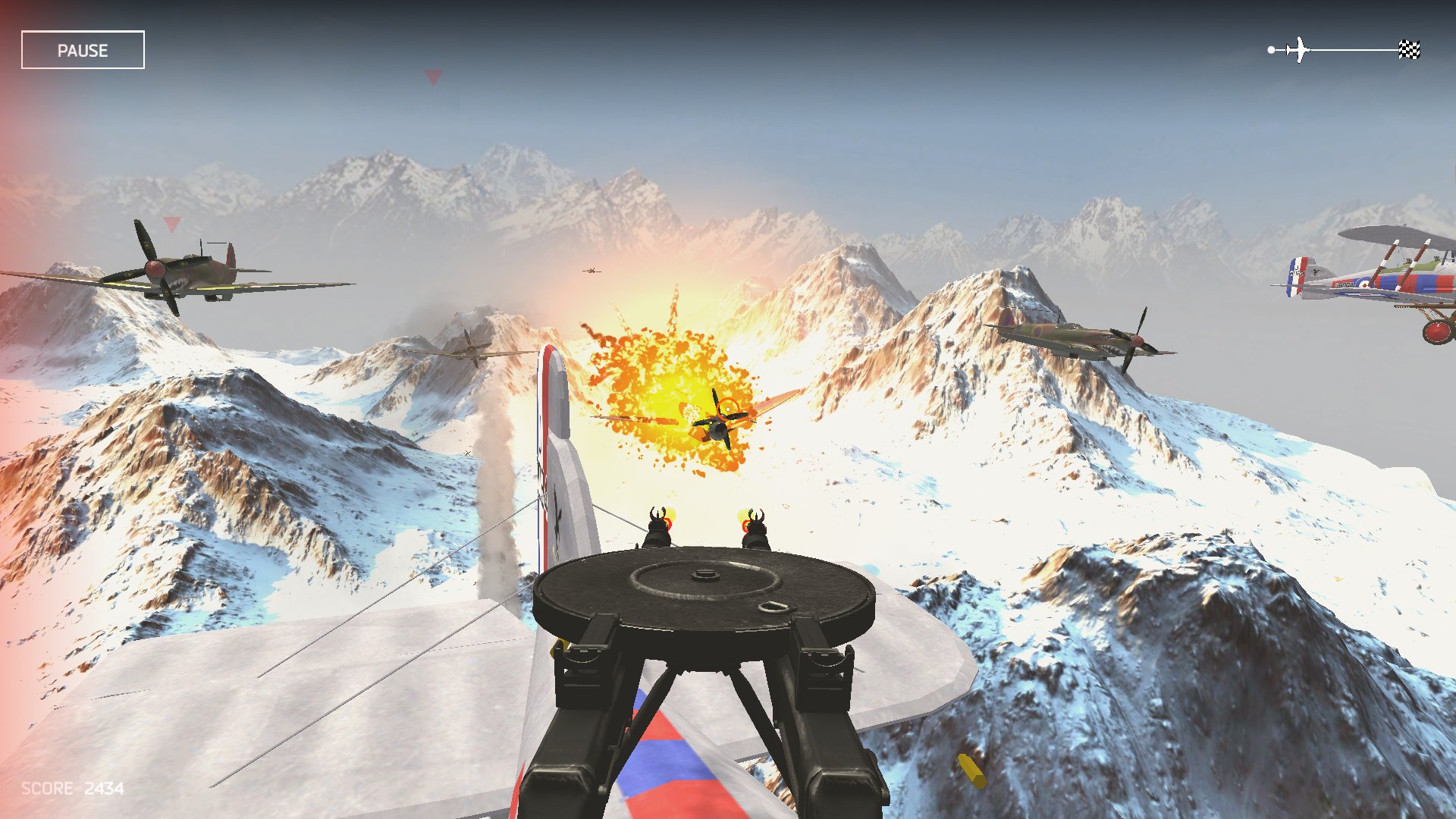The width and height of the screenshot is (1456, 819).
Task: Click the red triangle marker at top center
Action: pyautogui.click(x=433, y=76)
